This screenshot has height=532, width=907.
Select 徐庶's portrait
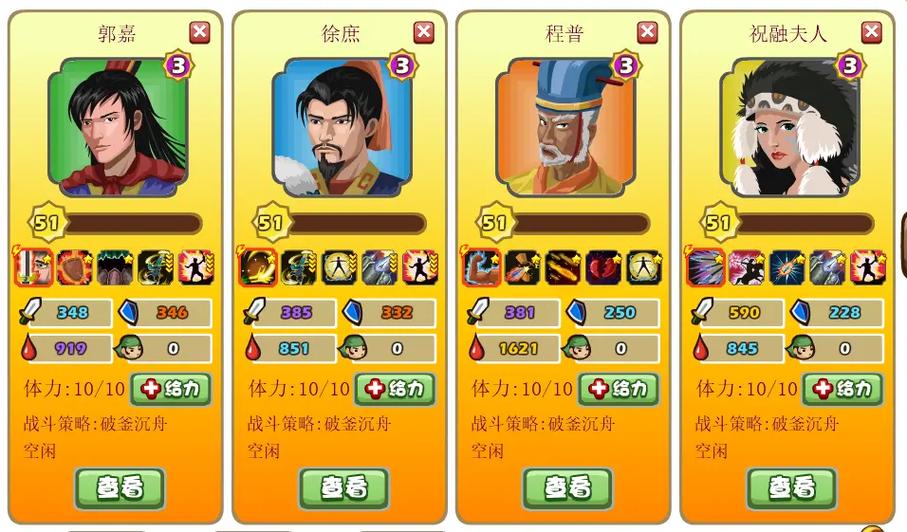click(x=341, y=127)
